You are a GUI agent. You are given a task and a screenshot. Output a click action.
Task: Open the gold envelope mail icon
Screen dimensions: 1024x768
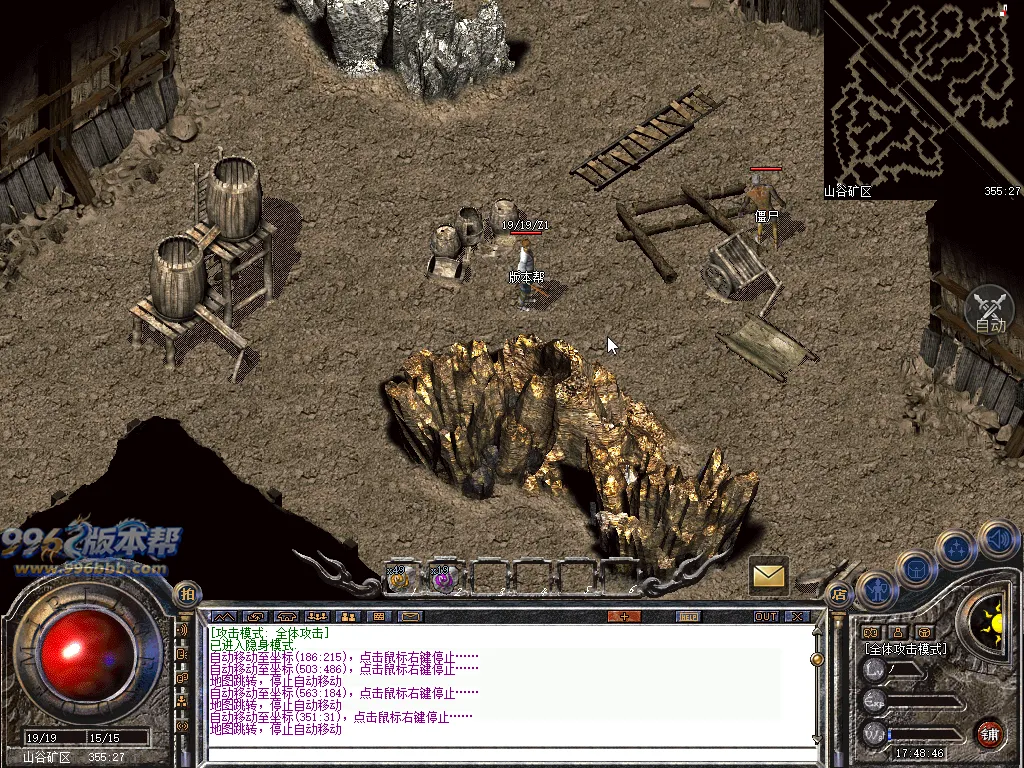768,575
